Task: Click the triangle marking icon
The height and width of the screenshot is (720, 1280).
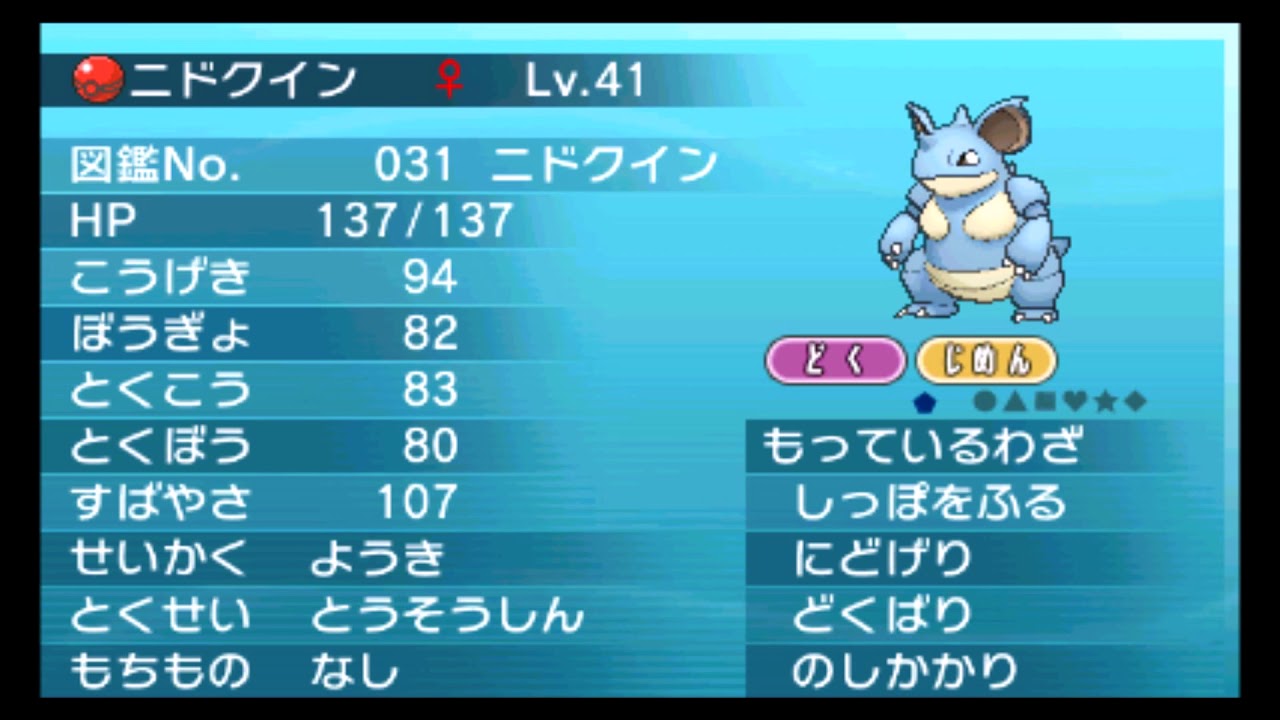Action: (1013, 402)
